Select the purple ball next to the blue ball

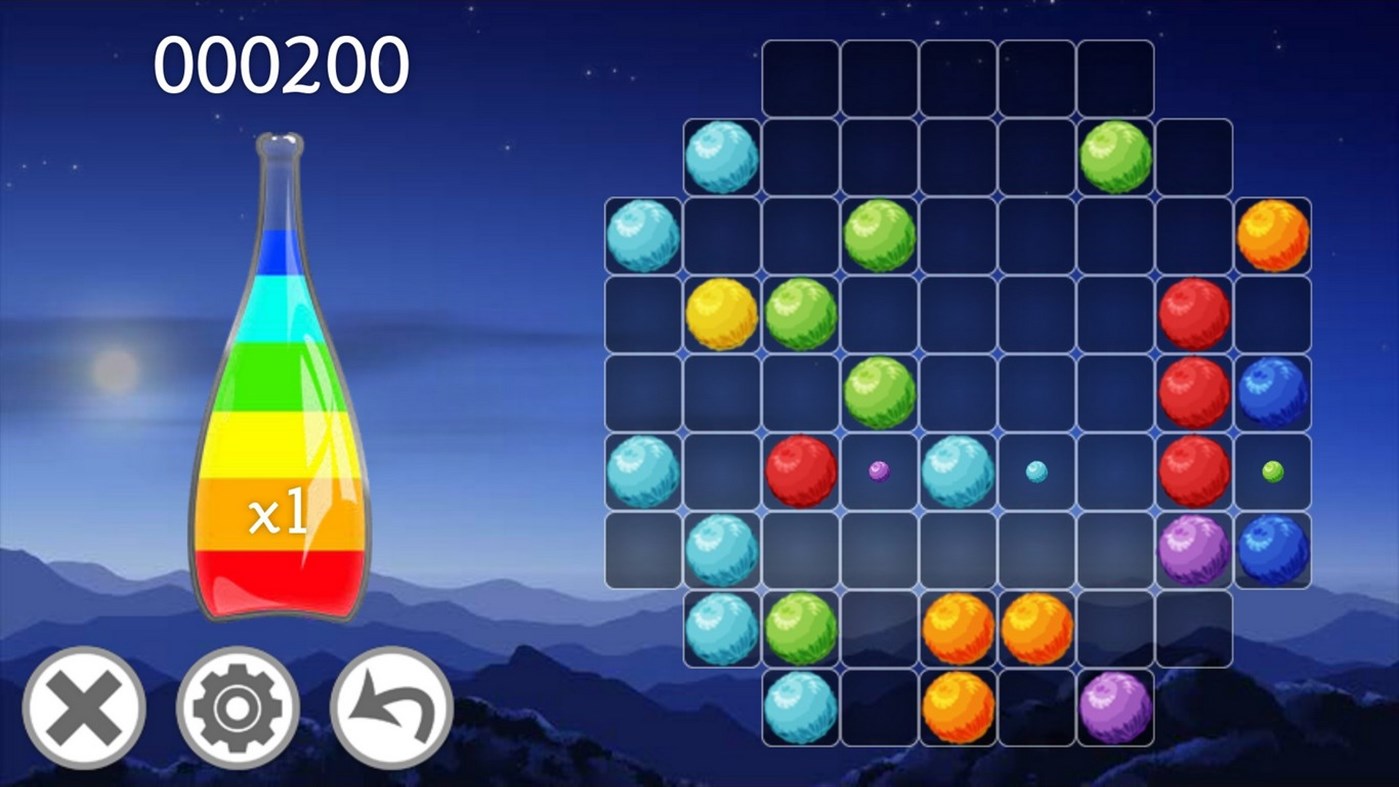(x=1194, y=548)
